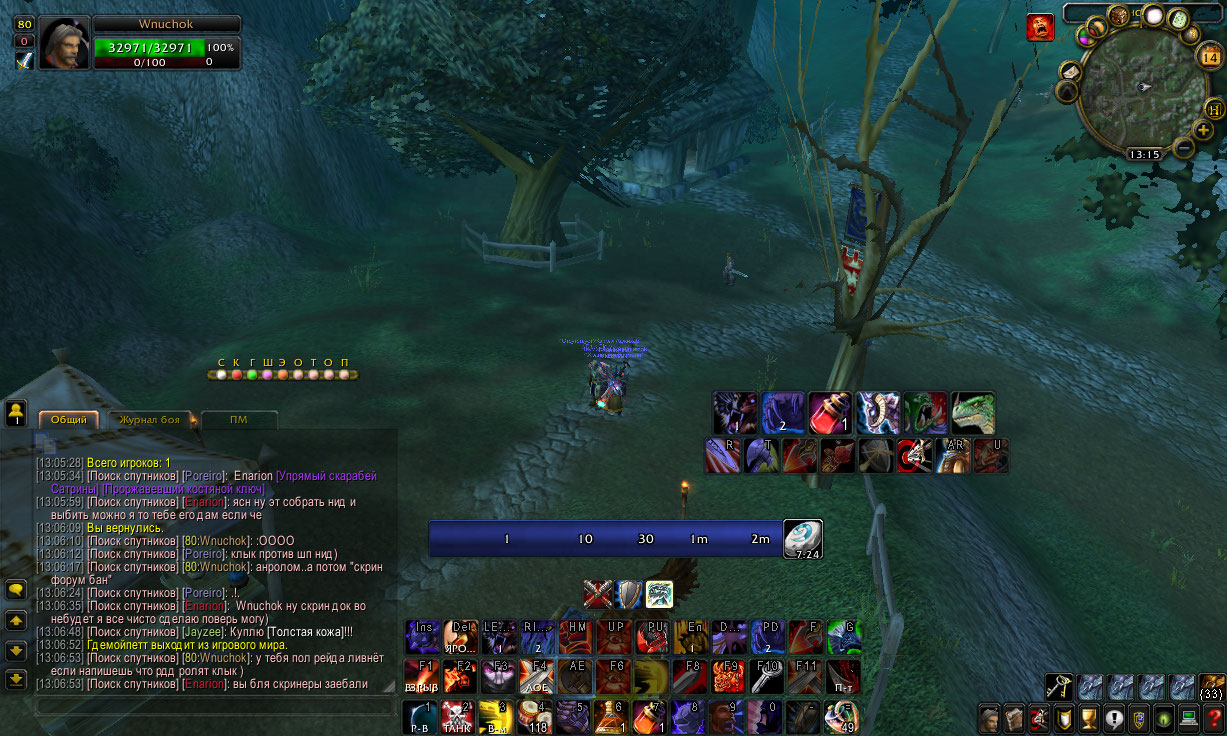Open the mail envelope icon by minimap
This screenshot has width=1227, height=736.
tap(1071, 72)
